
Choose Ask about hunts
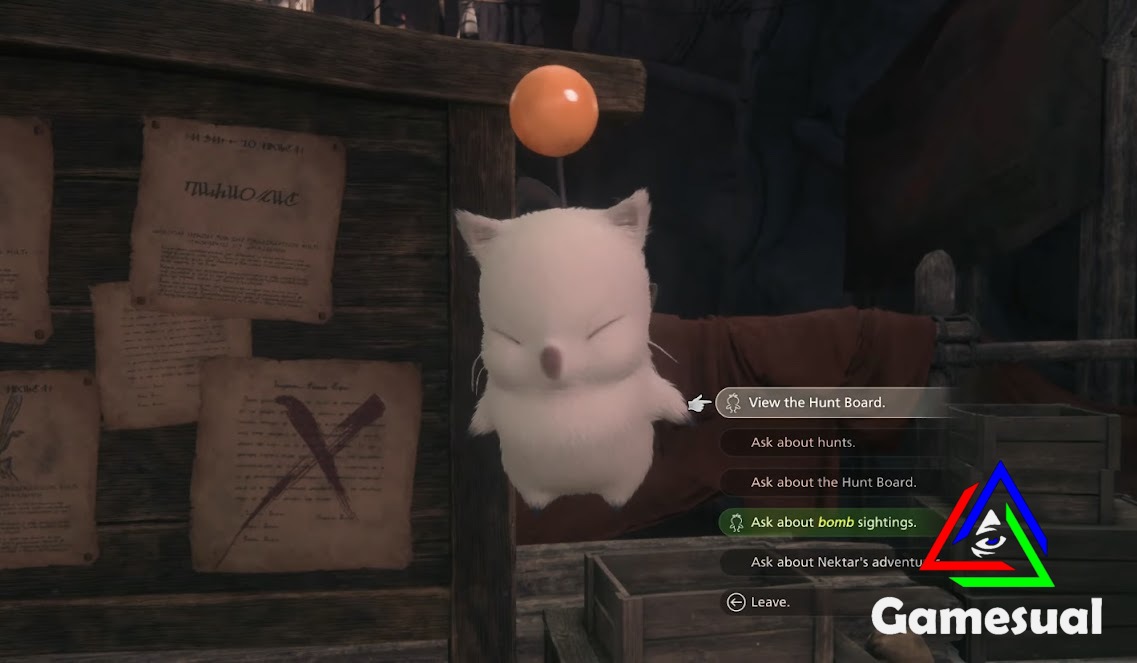tap(803, 442)
